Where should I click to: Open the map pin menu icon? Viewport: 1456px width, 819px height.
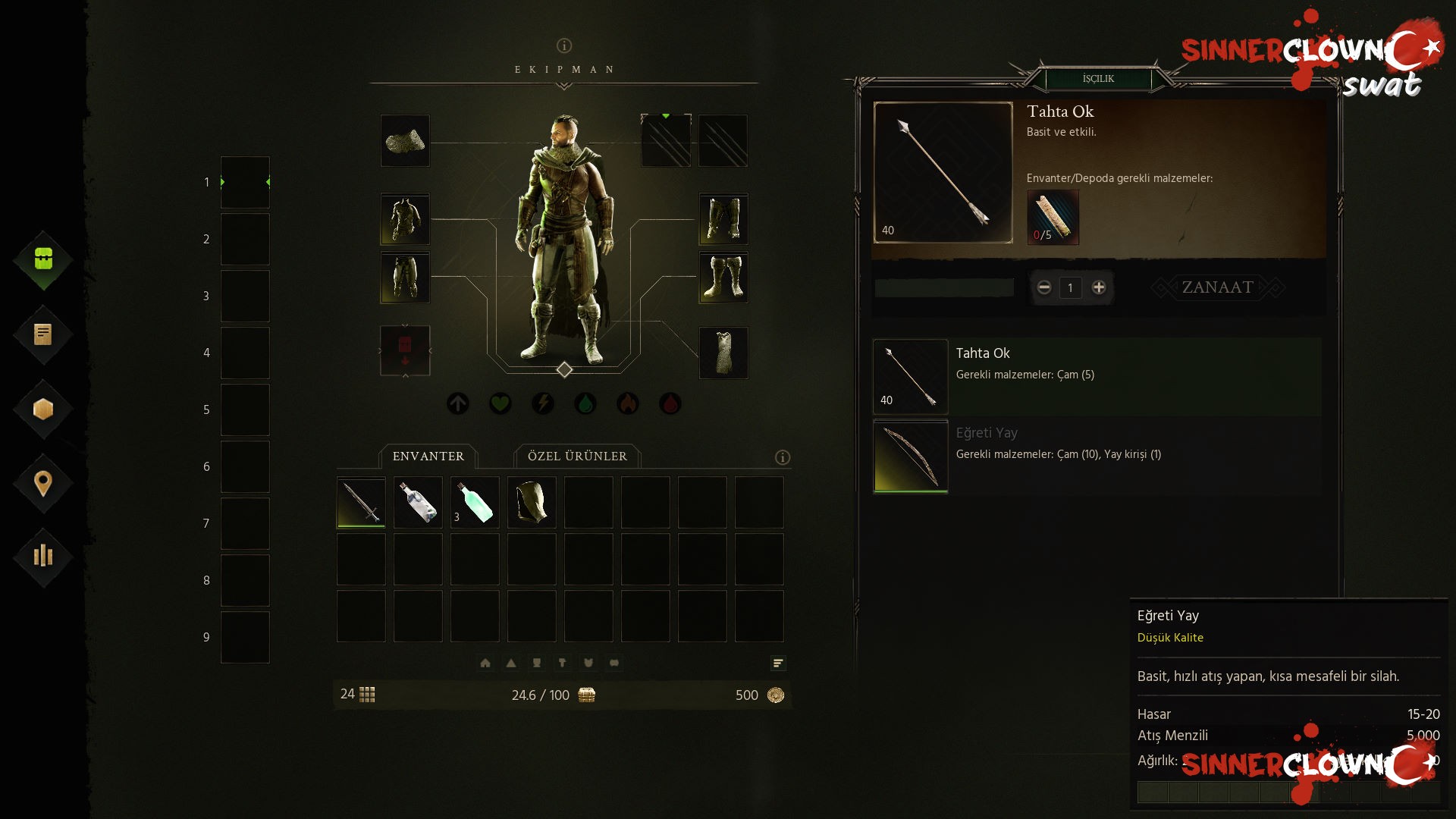click(43, 483)
